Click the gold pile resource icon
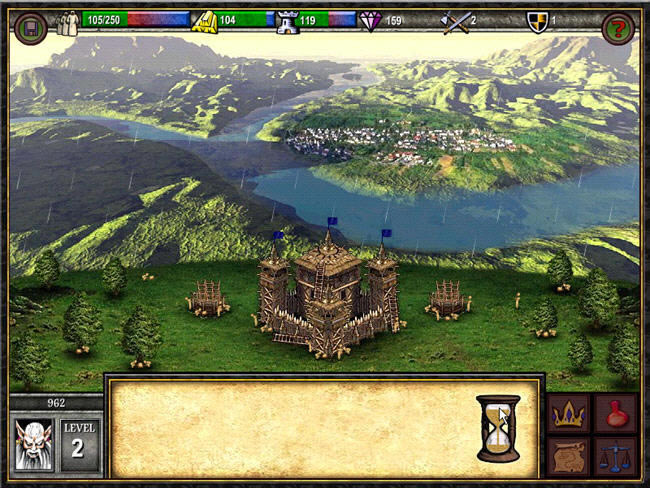Viewport: 650px width, 488px height. [204, 21]
